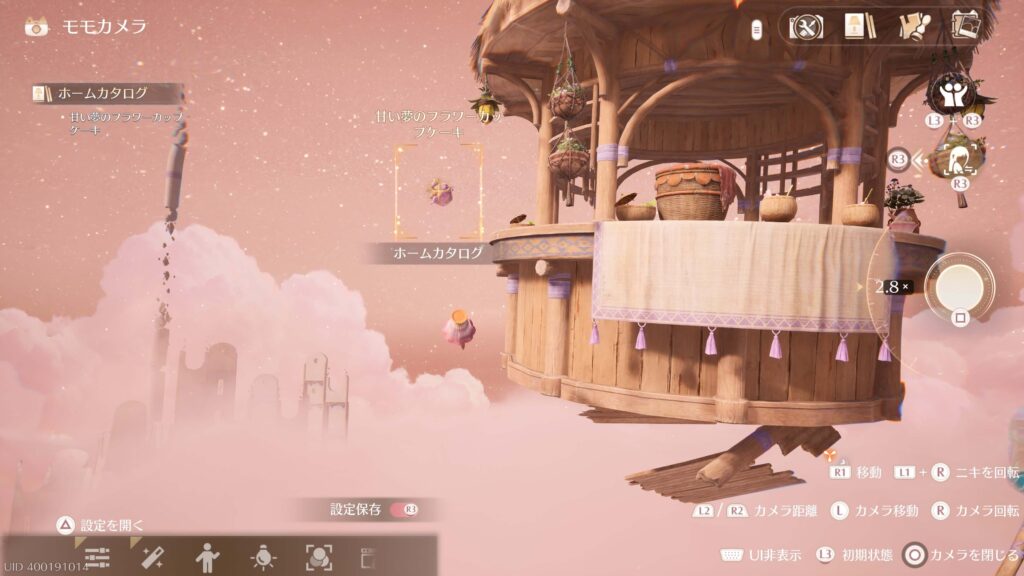
Task: Open the lamp and books furniture icon
Action: 856,26
